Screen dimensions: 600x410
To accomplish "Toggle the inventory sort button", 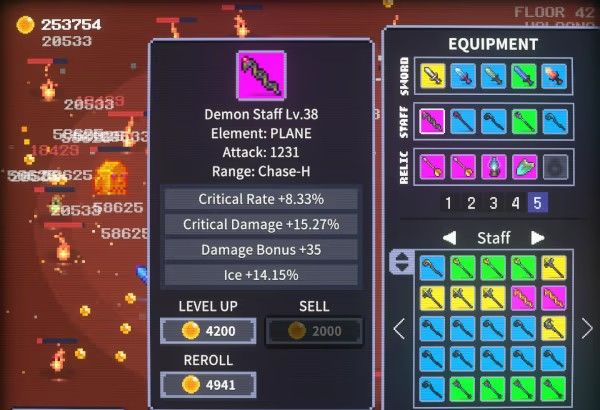I will pyautogui.click(x=400, y=263).
